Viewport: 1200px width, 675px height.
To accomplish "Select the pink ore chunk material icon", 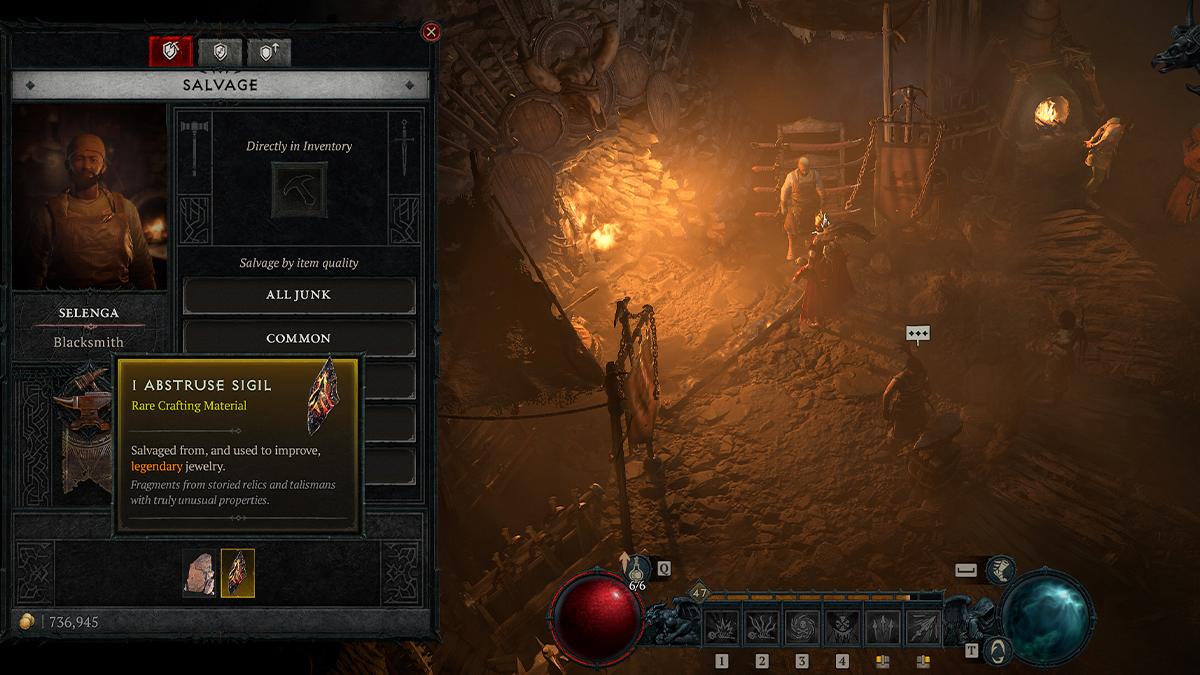I will coord(199,573).
